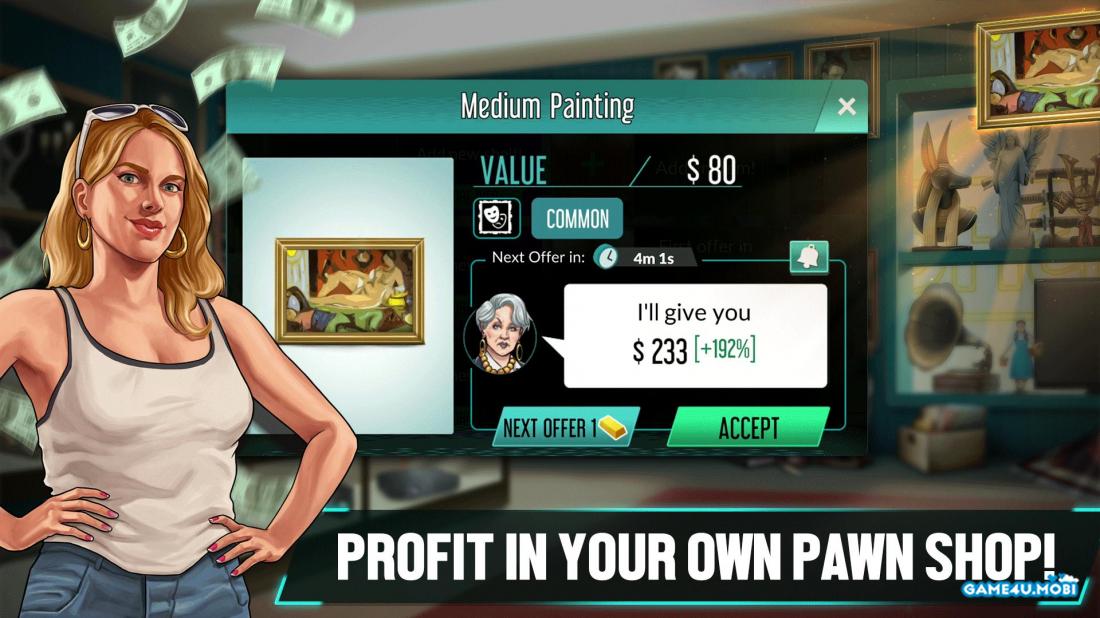Close the Medium Painting dialog
Screen dimensions: 1100x618
[847, 107]
